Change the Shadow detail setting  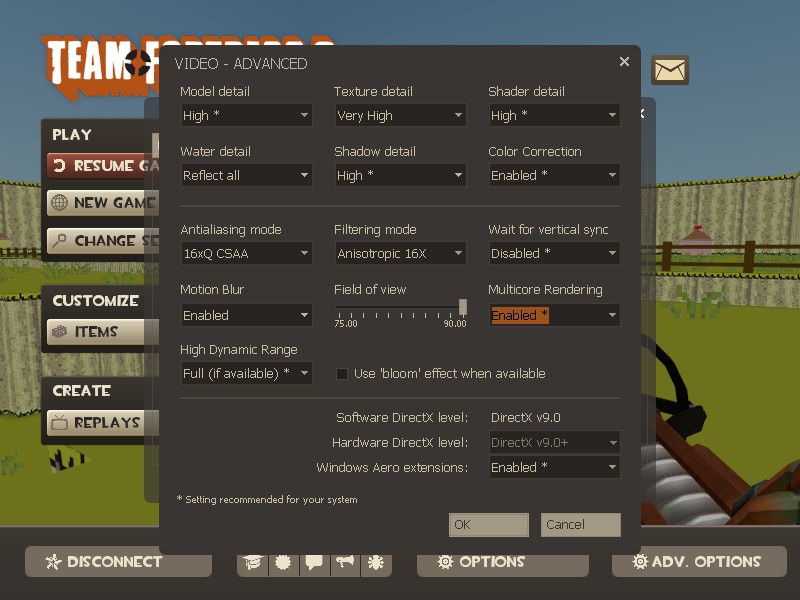(400, 175)
